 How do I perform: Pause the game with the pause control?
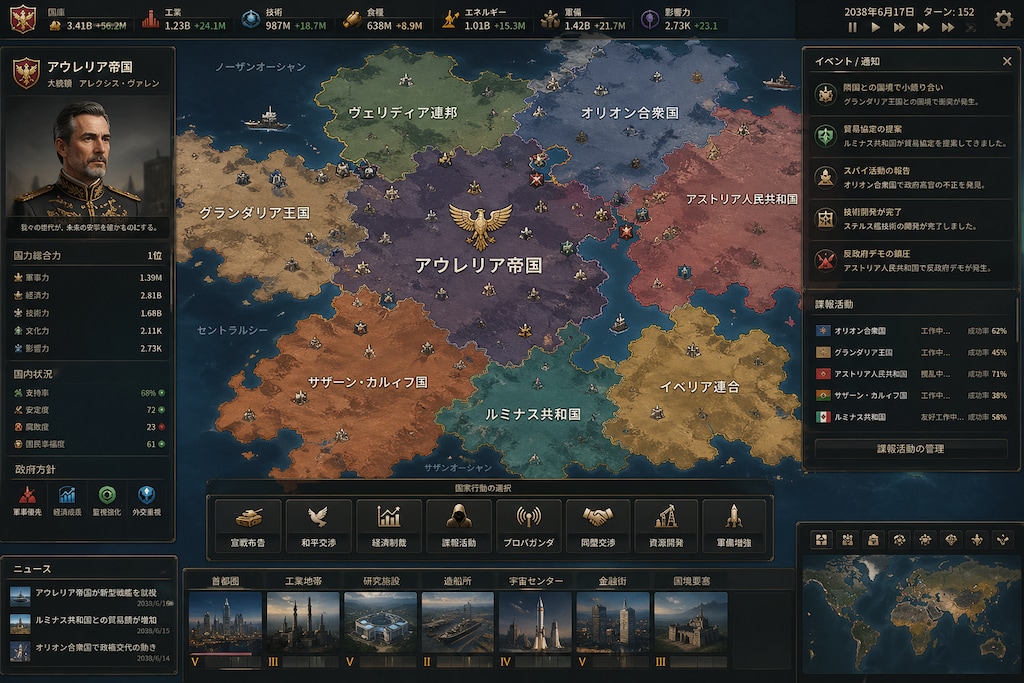point(853,28)
